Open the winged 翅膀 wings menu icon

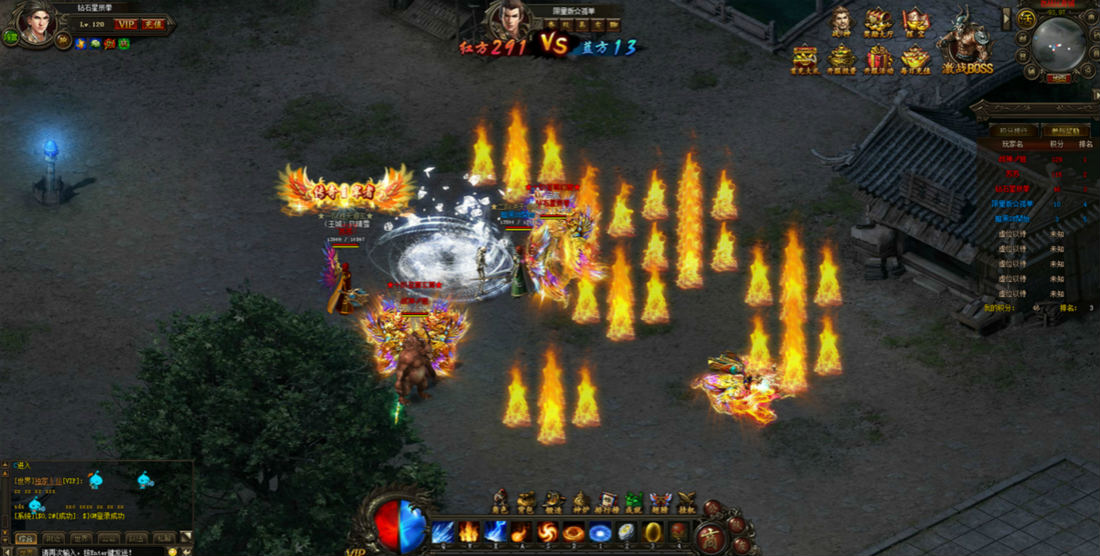point(660,500)
